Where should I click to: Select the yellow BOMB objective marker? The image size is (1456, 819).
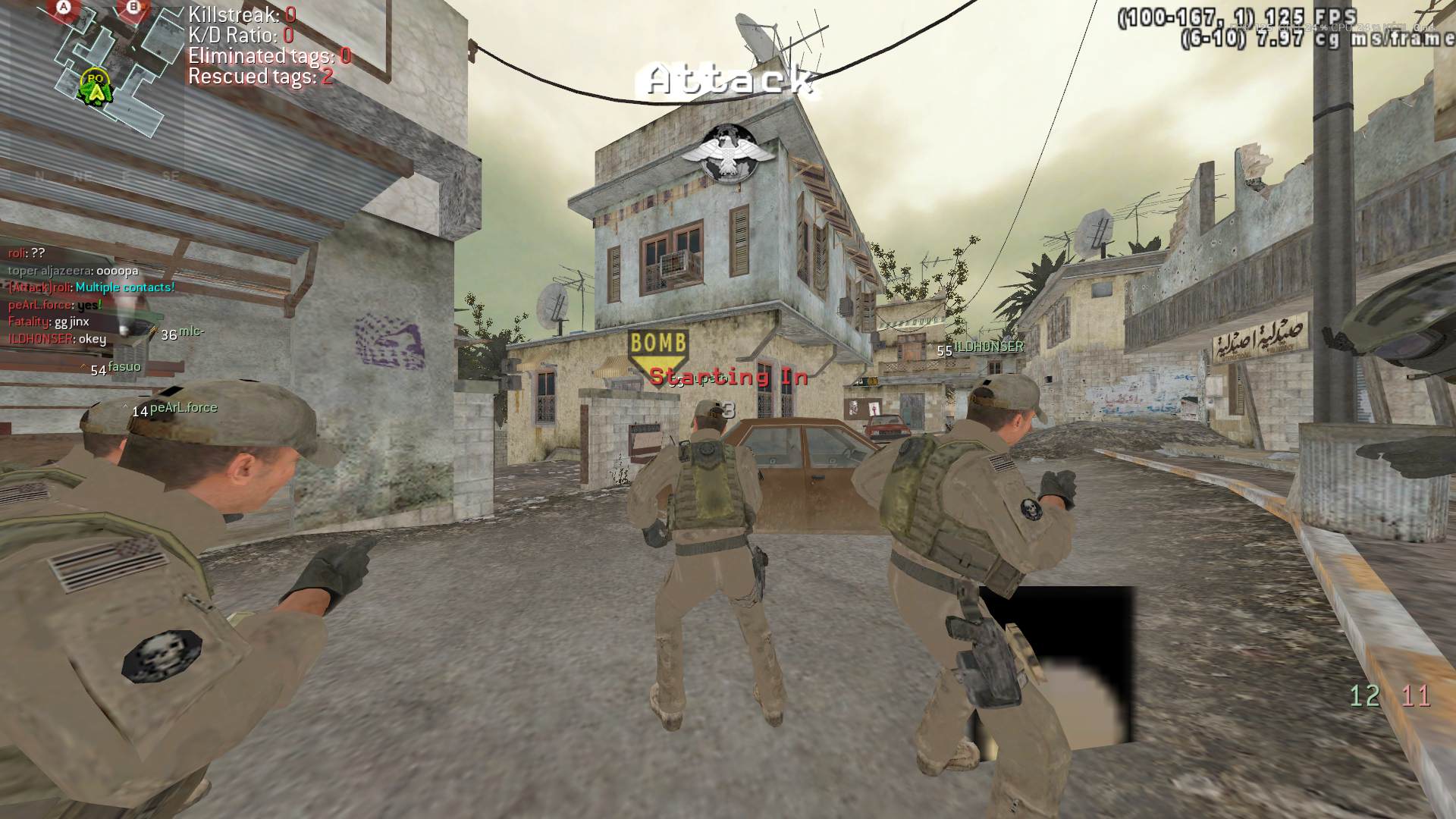tap(657, 349)
